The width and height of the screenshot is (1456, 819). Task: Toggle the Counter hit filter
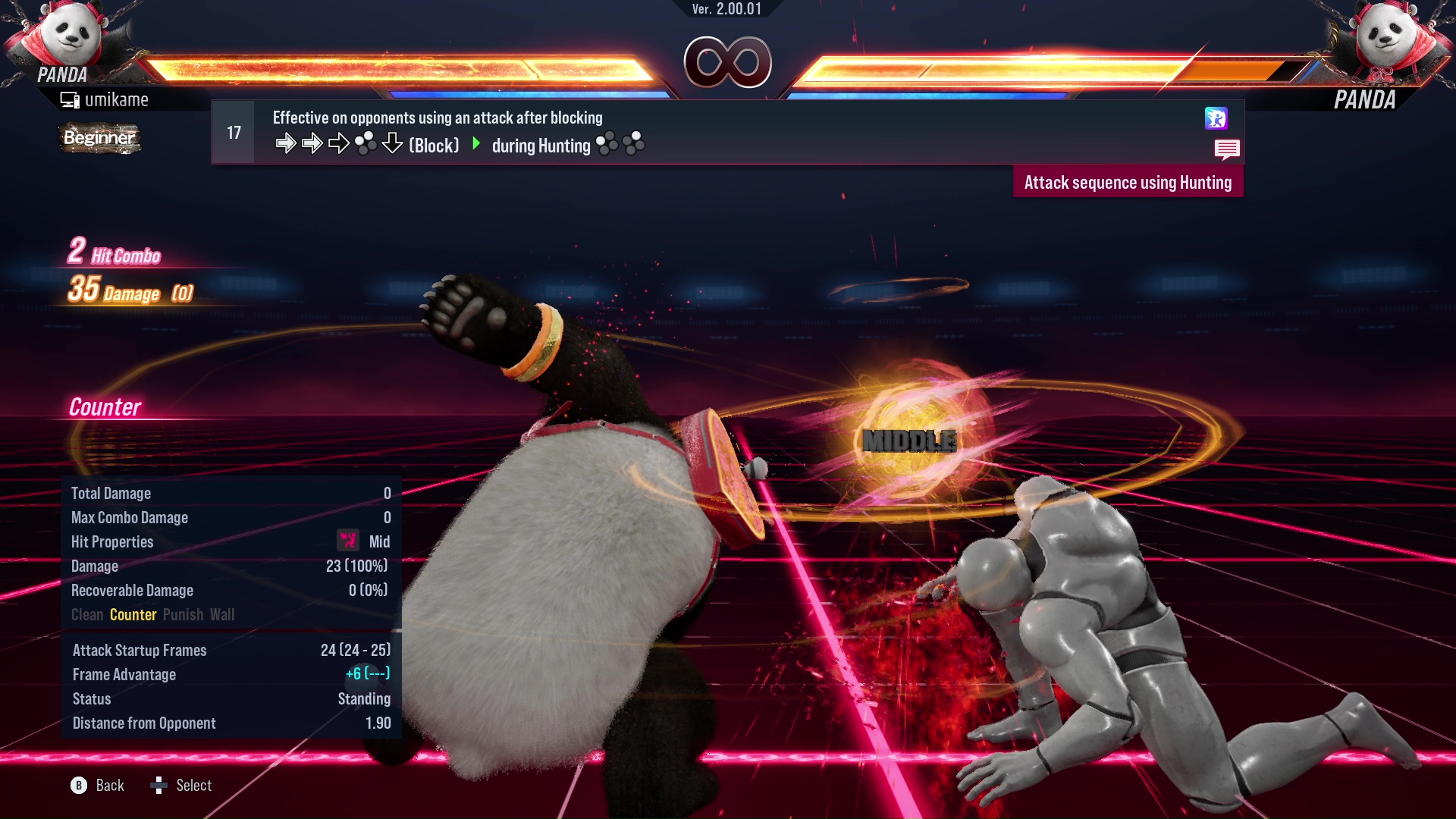pos(133,614)
